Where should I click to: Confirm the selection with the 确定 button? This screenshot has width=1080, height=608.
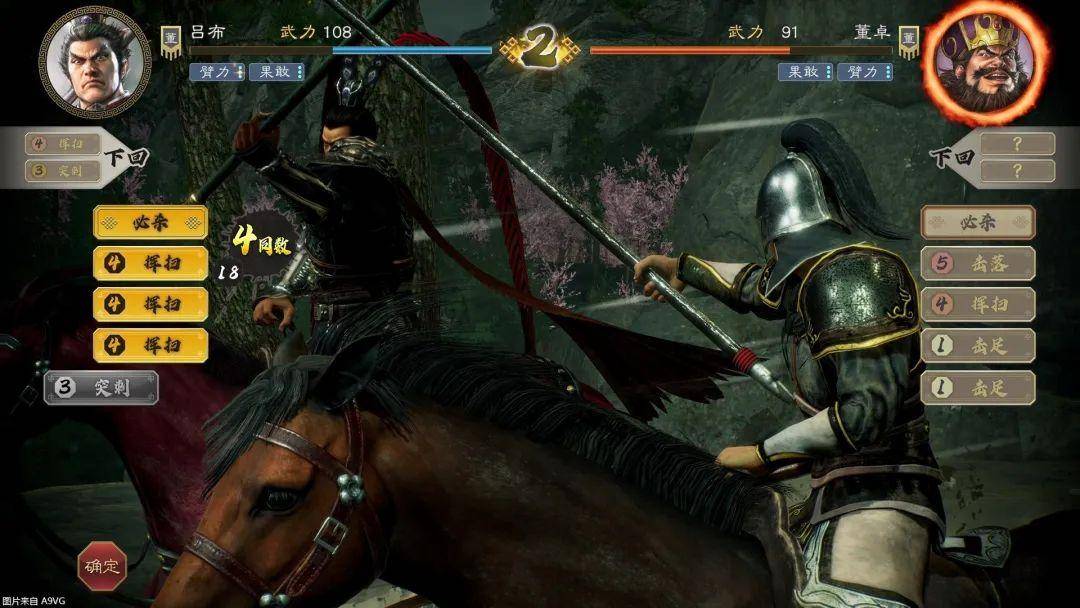click(x=102, y=566)
